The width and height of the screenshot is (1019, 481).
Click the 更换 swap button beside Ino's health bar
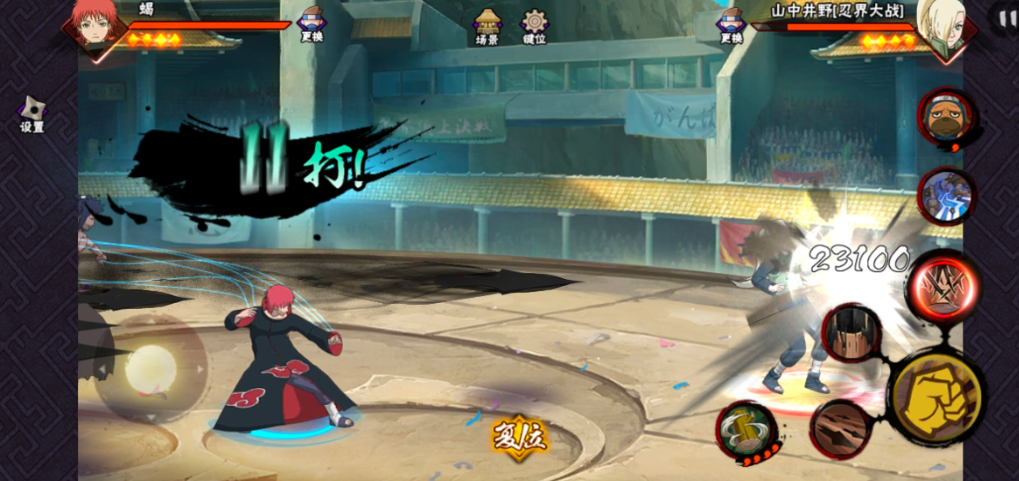coord(730,24)
